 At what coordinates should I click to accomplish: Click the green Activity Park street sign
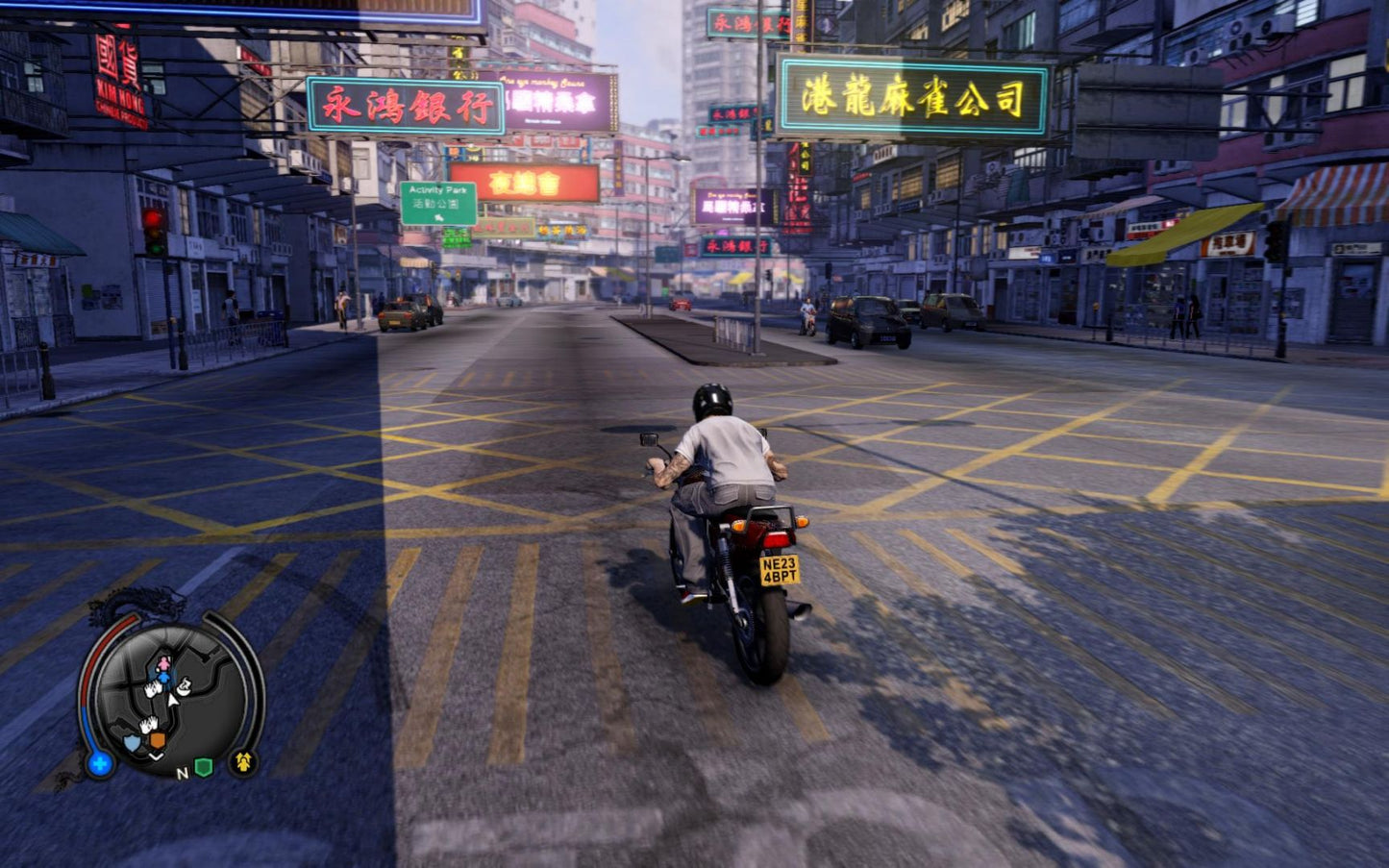pyautogui.click(x=441, y=204)
